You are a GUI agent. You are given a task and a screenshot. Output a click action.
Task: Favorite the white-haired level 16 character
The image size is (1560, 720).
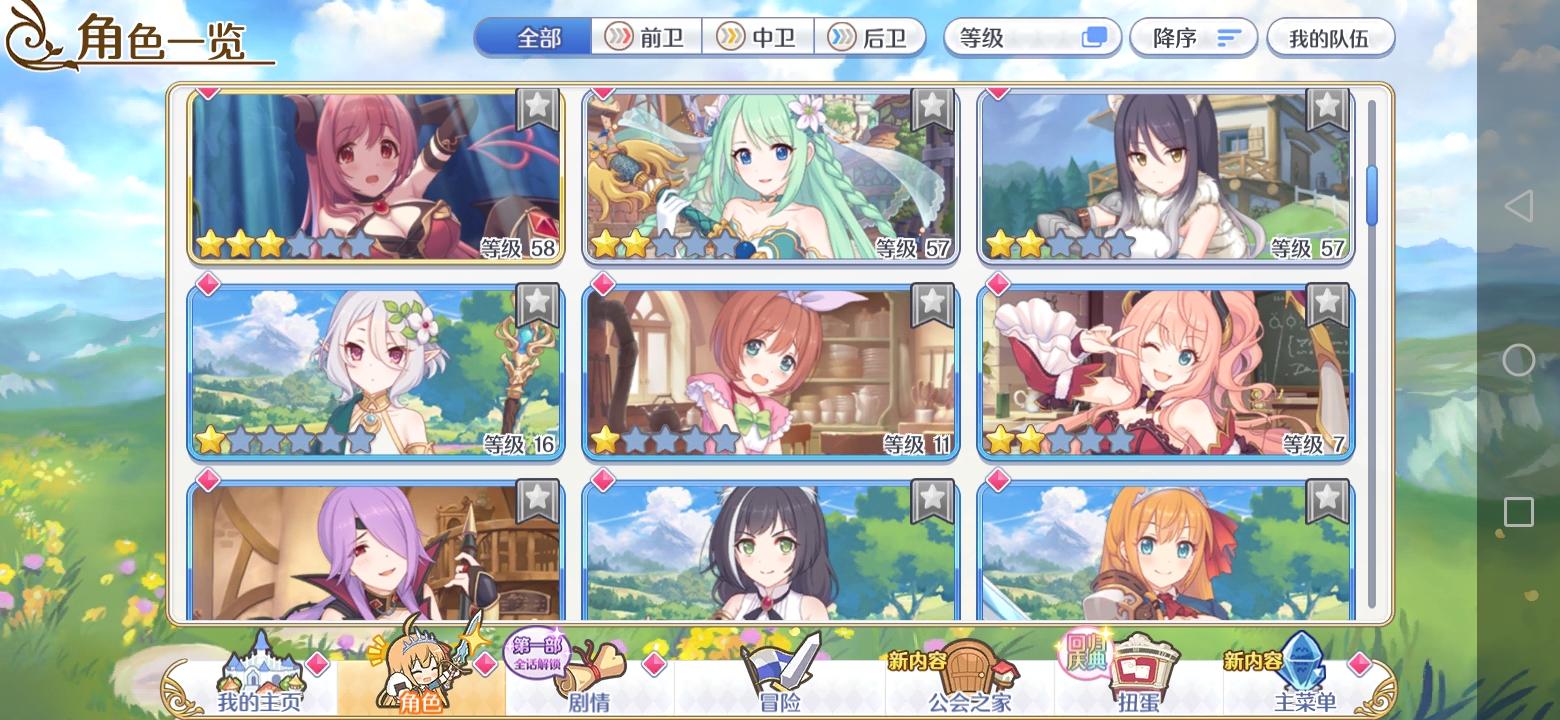[x=538, y=300]
